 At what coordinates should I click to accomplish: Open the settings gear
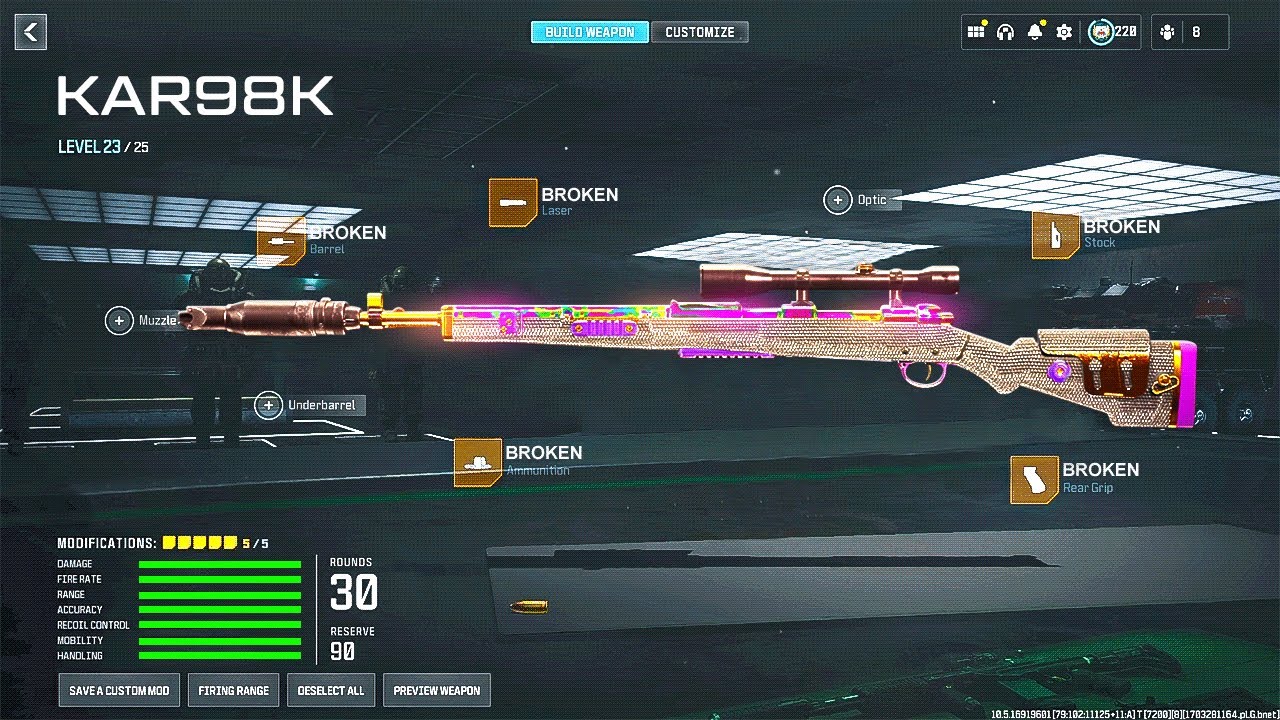pos(1064,32)
